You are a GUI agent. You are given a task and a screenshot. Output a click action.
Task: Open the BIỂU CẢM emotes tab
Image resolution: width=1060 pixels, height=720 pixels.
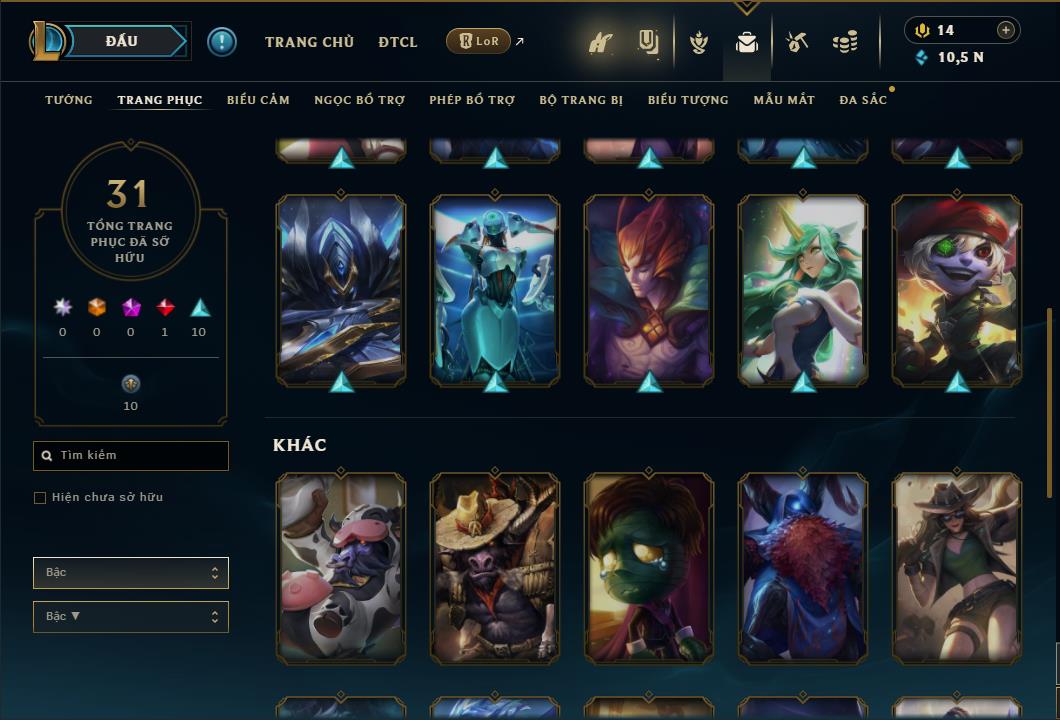pyautogui.click(x=258, y=100)
